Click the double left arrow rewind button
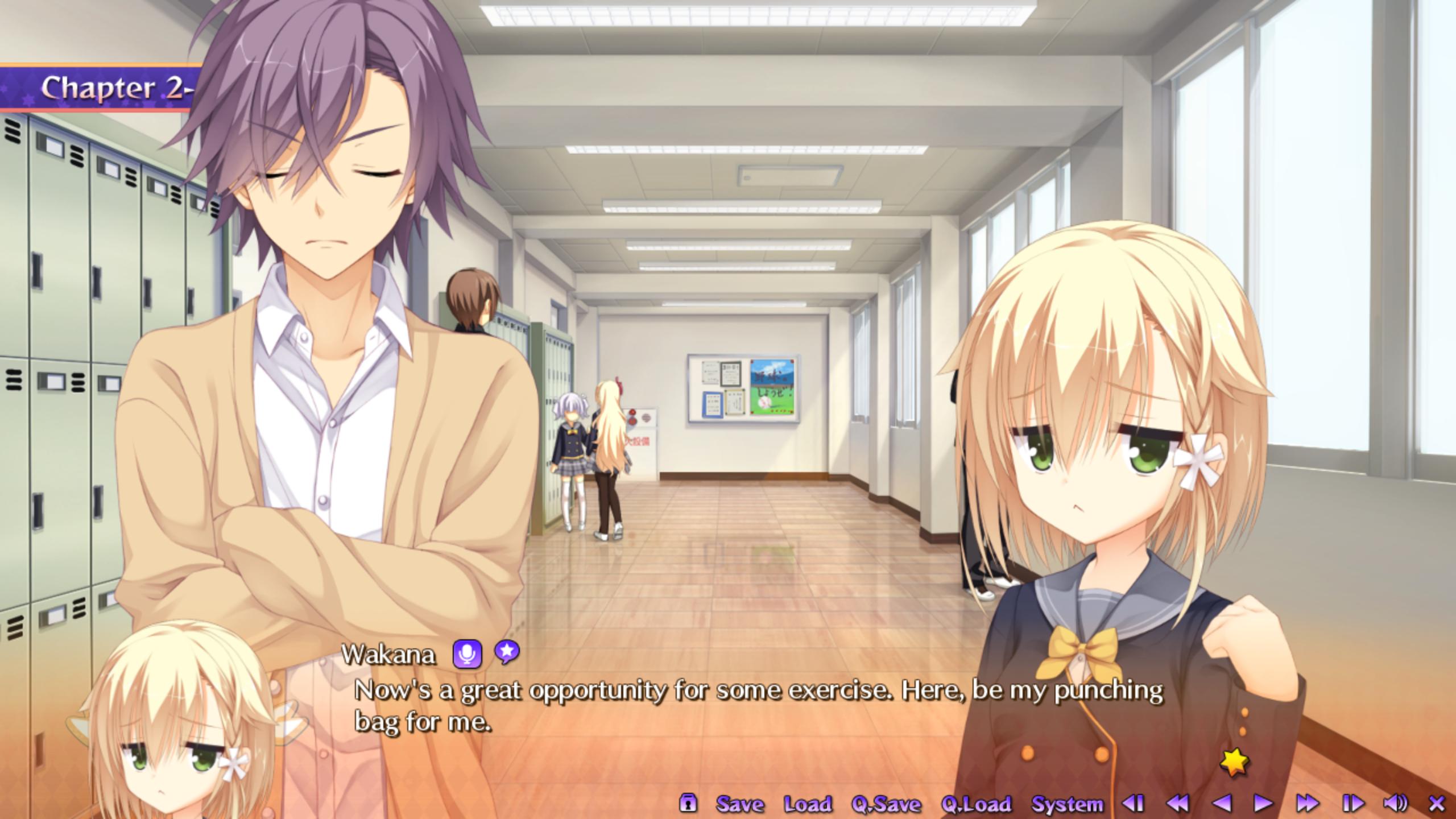 (1177, 803)
